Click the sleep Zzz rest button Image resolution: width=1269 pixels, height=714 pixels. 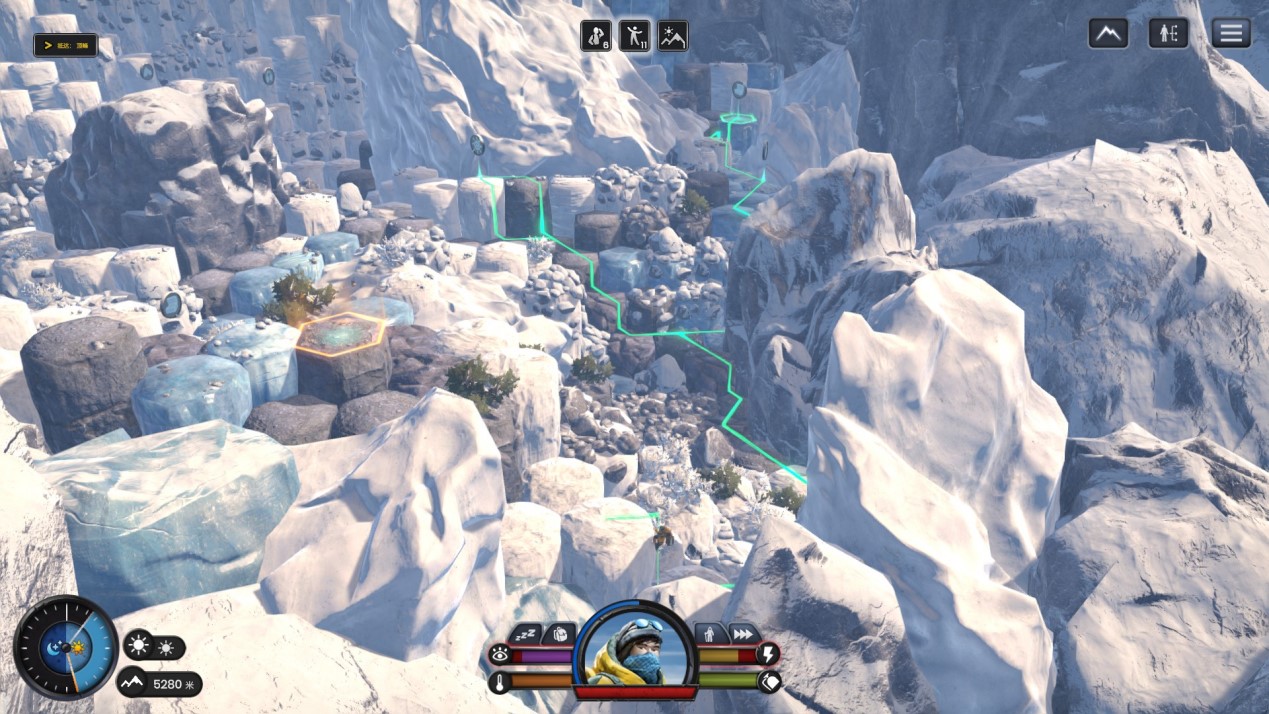point(526,634)
